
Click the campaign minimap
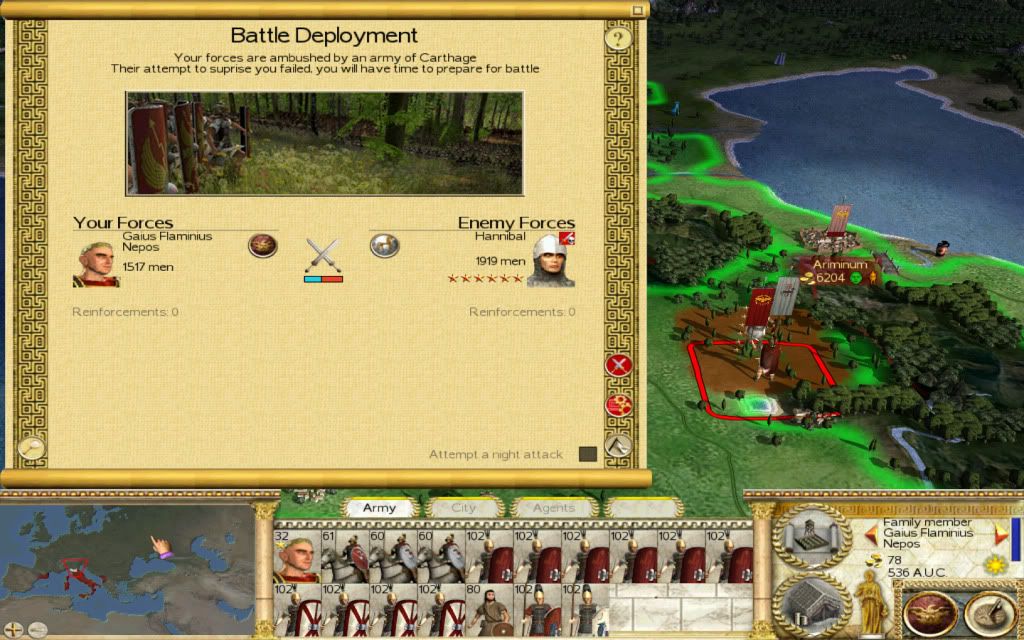(x=125, y=565)
